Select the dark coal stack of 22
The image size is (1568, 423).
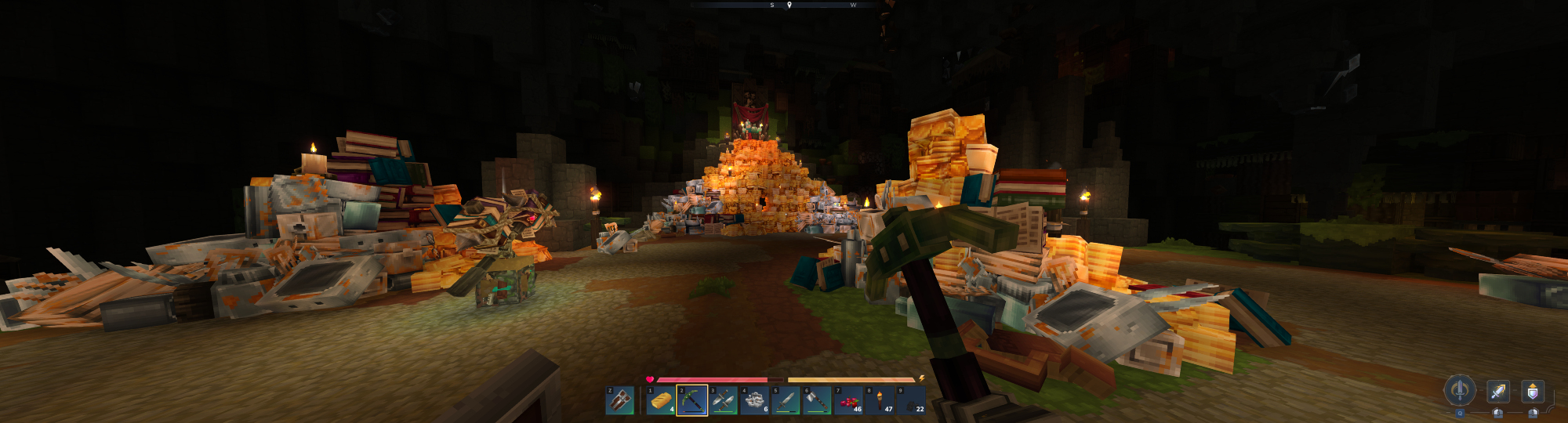pyautogui.click(x=911, y=400)
